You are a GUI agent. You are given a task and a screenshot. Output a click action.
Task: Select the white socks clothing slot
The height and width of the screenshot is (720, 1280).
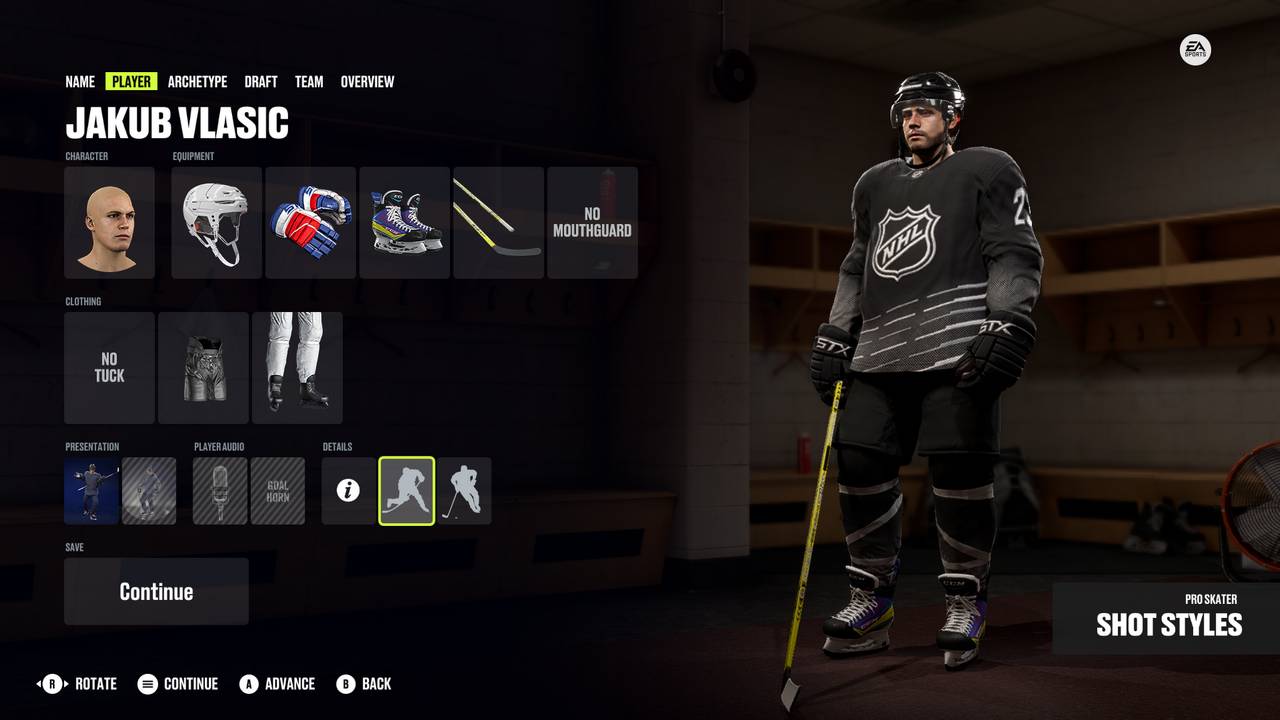[297, 367]
